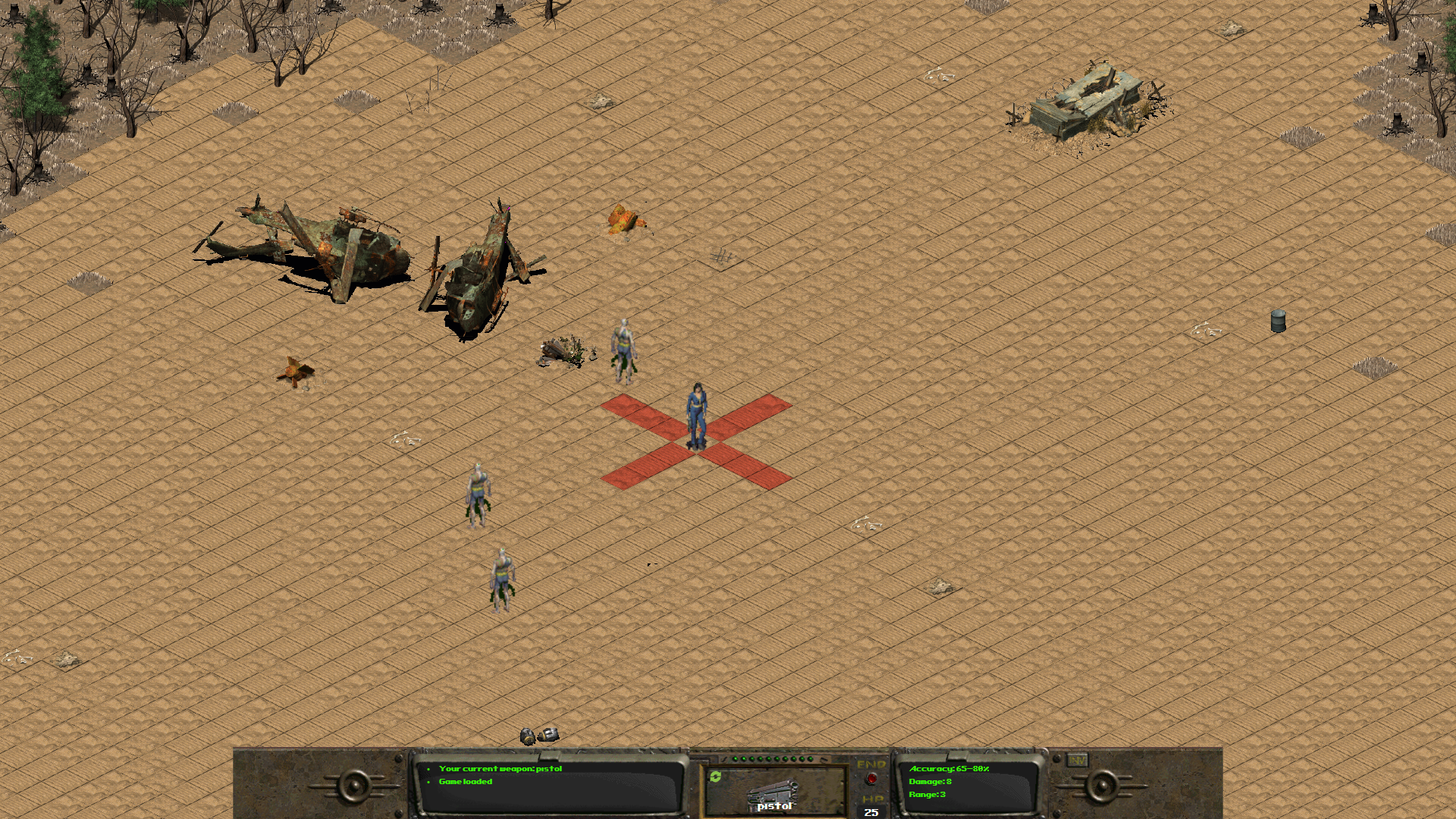1456x819 pixels.
Task: Click the left Vault-Tec gear emblem dial
Action: coord(353,786)
